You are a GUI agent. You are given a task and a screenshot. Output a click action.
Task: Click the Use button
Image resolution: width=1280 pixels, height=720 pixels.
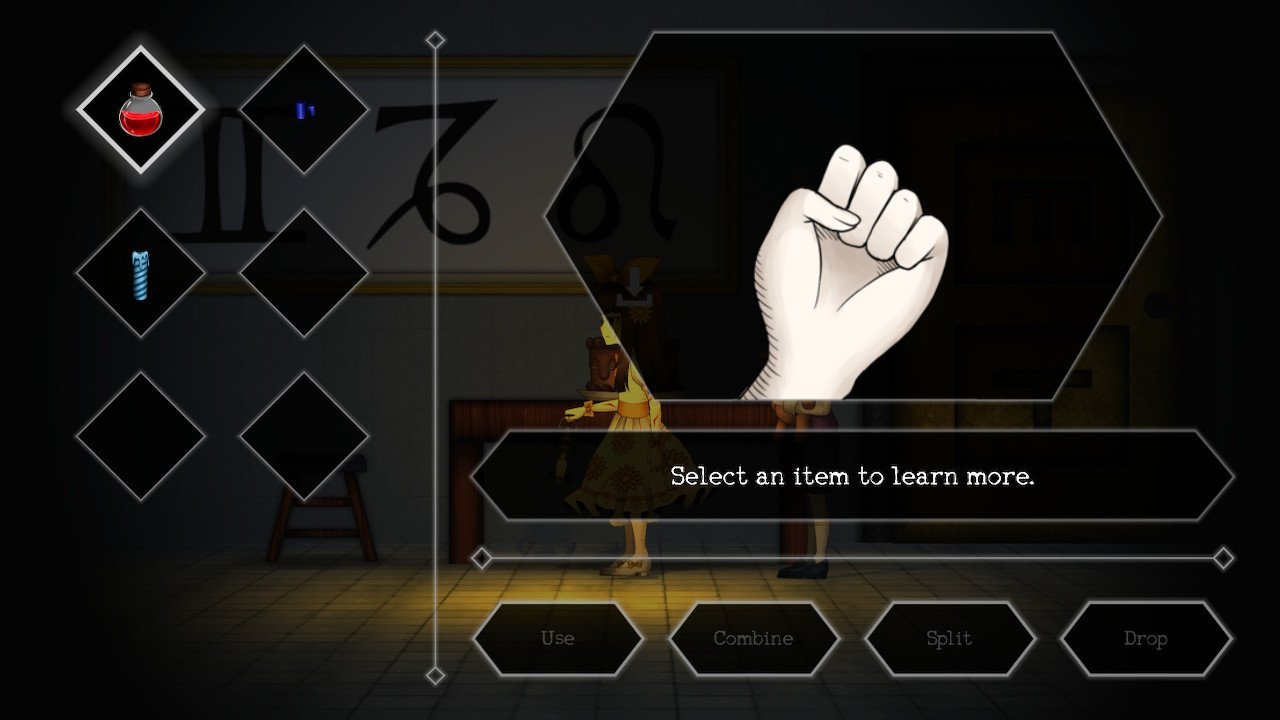coord(557,638)
